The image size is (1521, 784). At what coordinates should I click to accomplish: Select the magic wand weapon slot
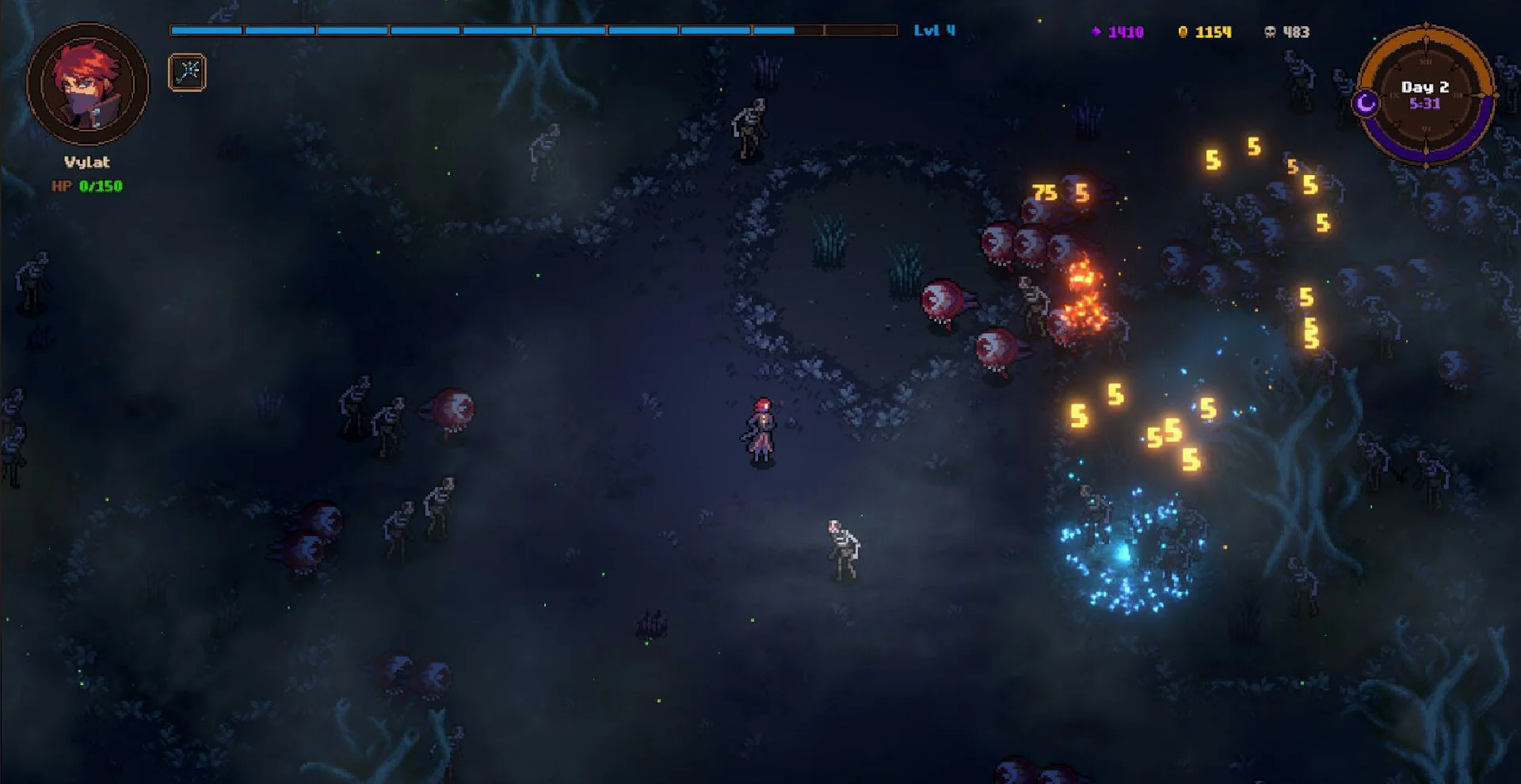pyautogui.click(x=187, y=73)
